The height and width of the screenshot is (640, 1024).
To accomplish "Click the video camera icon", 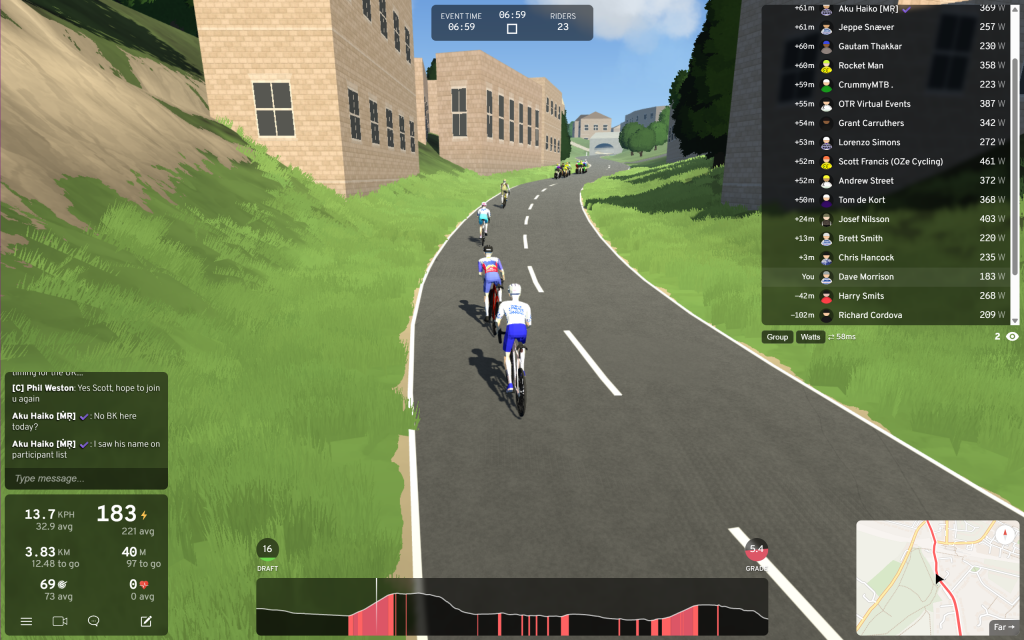I will click(x=59, y=621).
